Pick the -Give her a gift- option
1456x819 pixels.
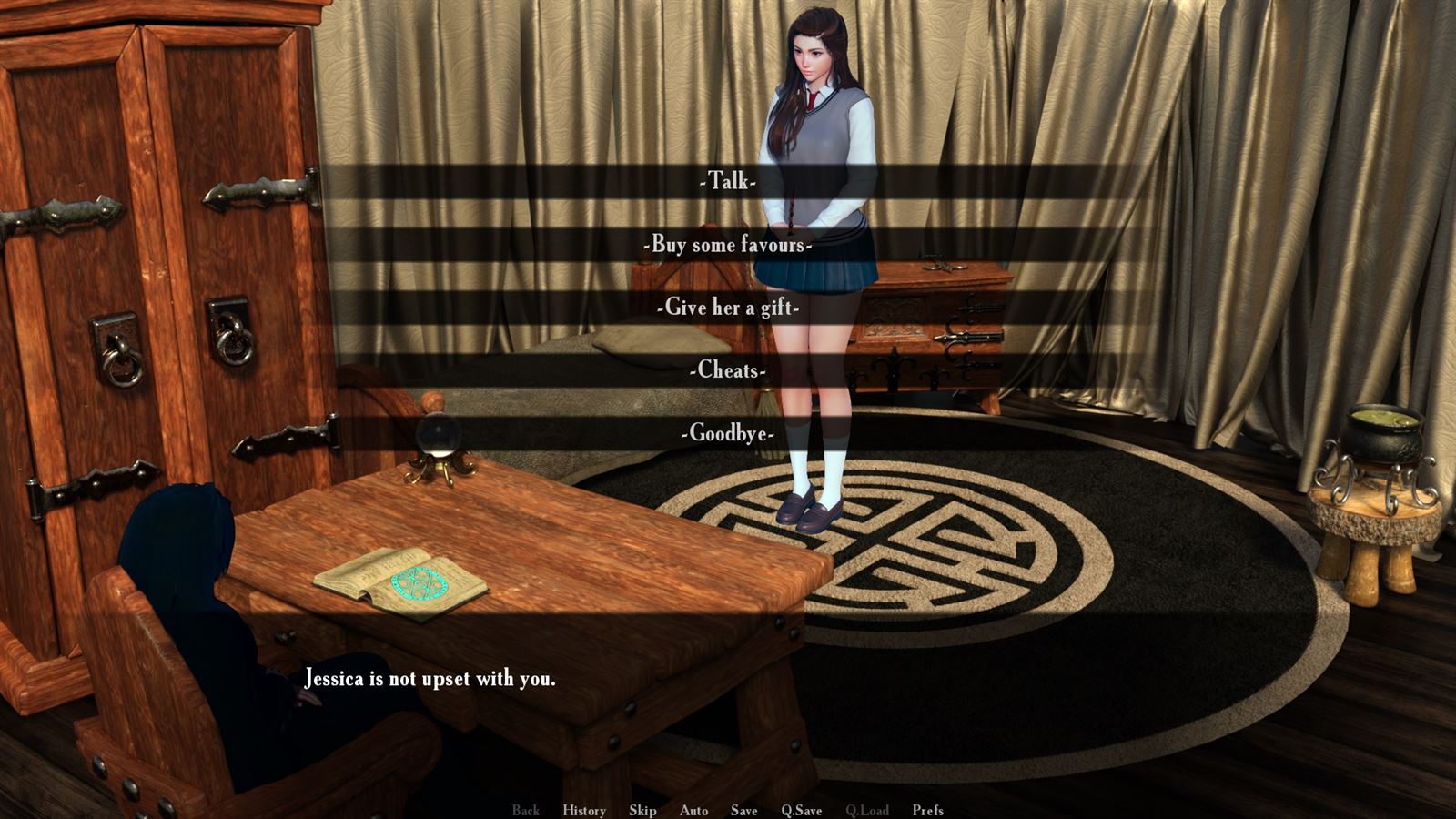(x=728, y=308)
